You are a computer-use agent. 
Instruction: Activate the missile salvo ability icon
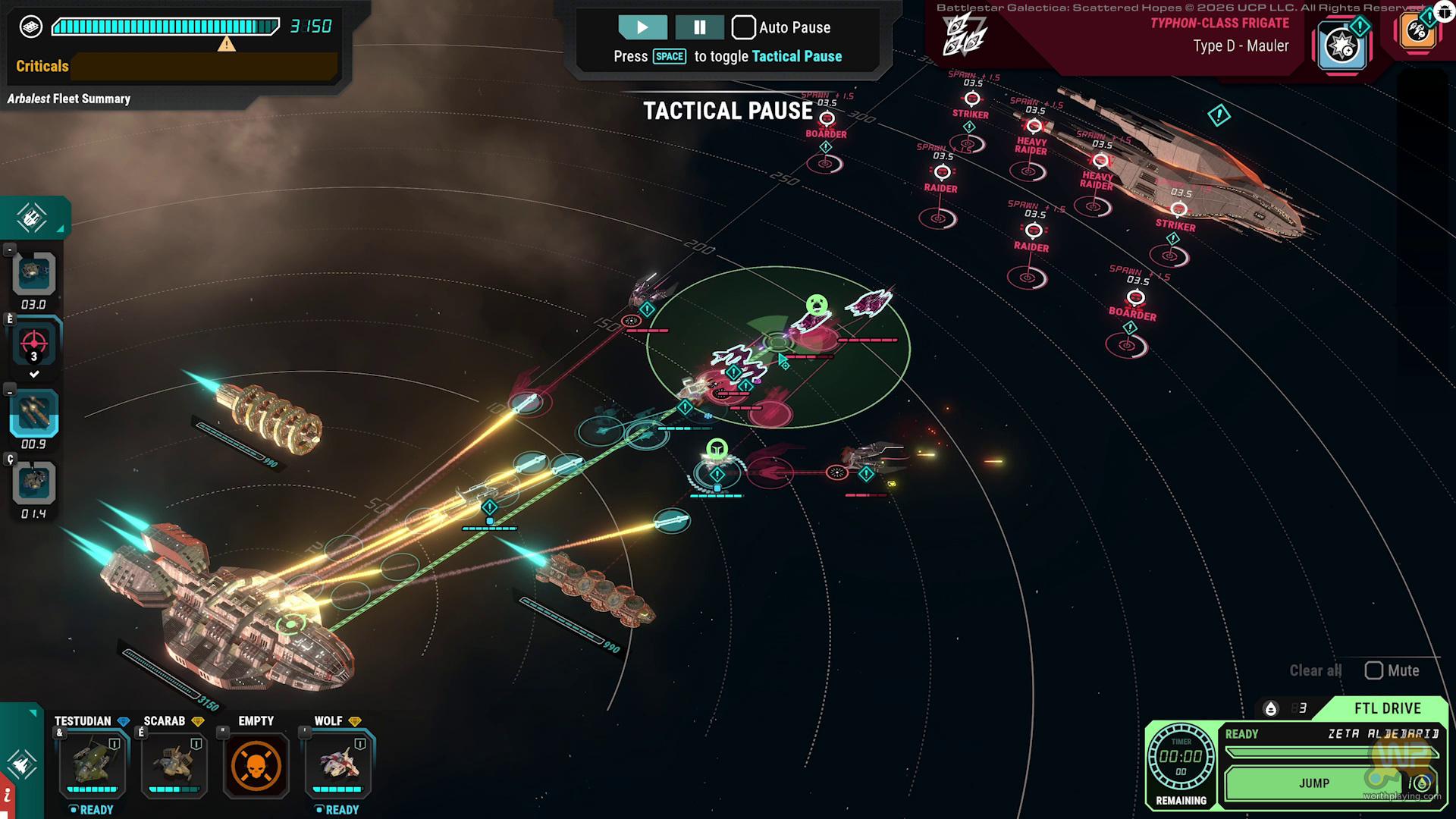[x=34, y=414]
